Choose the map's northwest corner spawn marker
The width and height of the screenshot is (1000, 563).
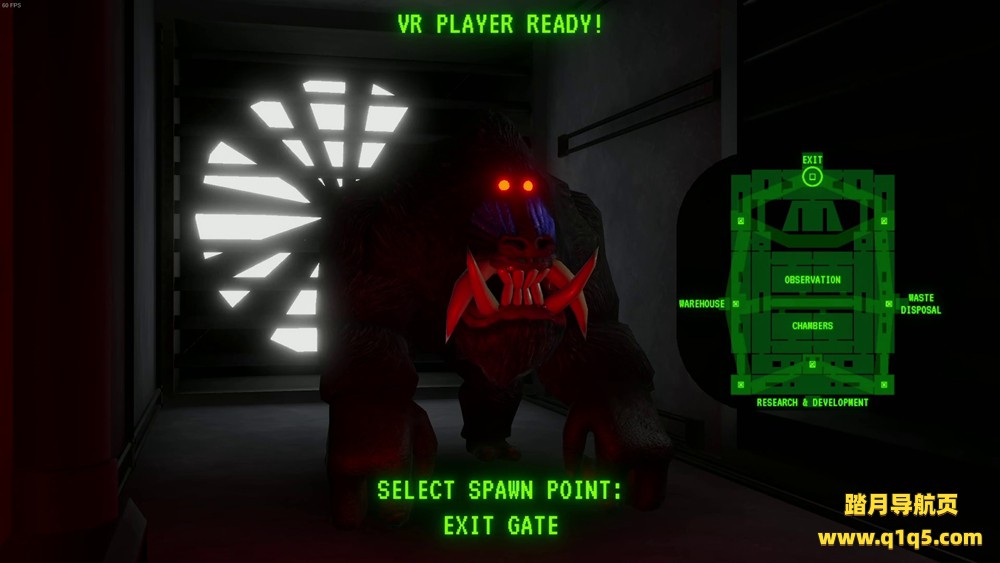741,220
